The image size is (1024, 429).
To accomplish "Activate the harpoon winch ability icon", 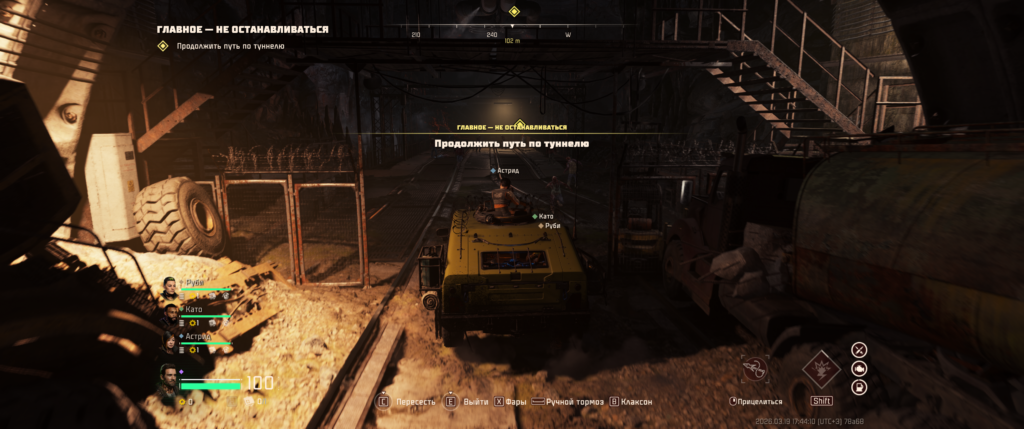I will click(755, 367).
